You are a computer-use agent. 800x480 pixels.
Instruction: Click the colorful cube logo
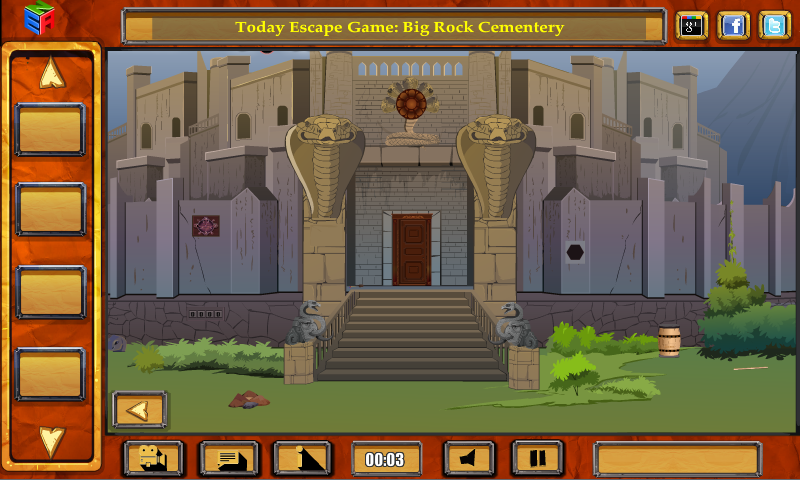tap(38, 18)
